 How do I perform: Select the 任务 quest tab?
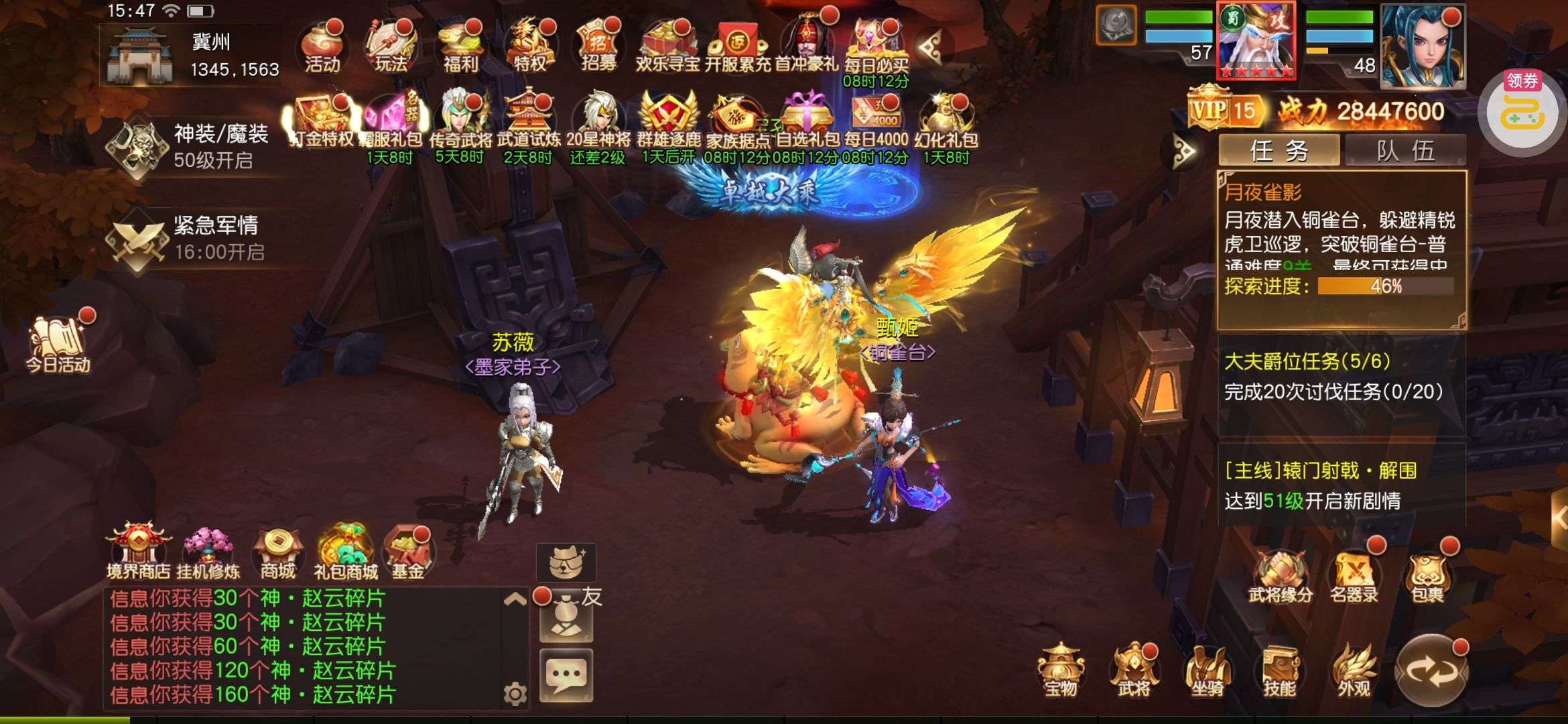(x=1279, y=150)
